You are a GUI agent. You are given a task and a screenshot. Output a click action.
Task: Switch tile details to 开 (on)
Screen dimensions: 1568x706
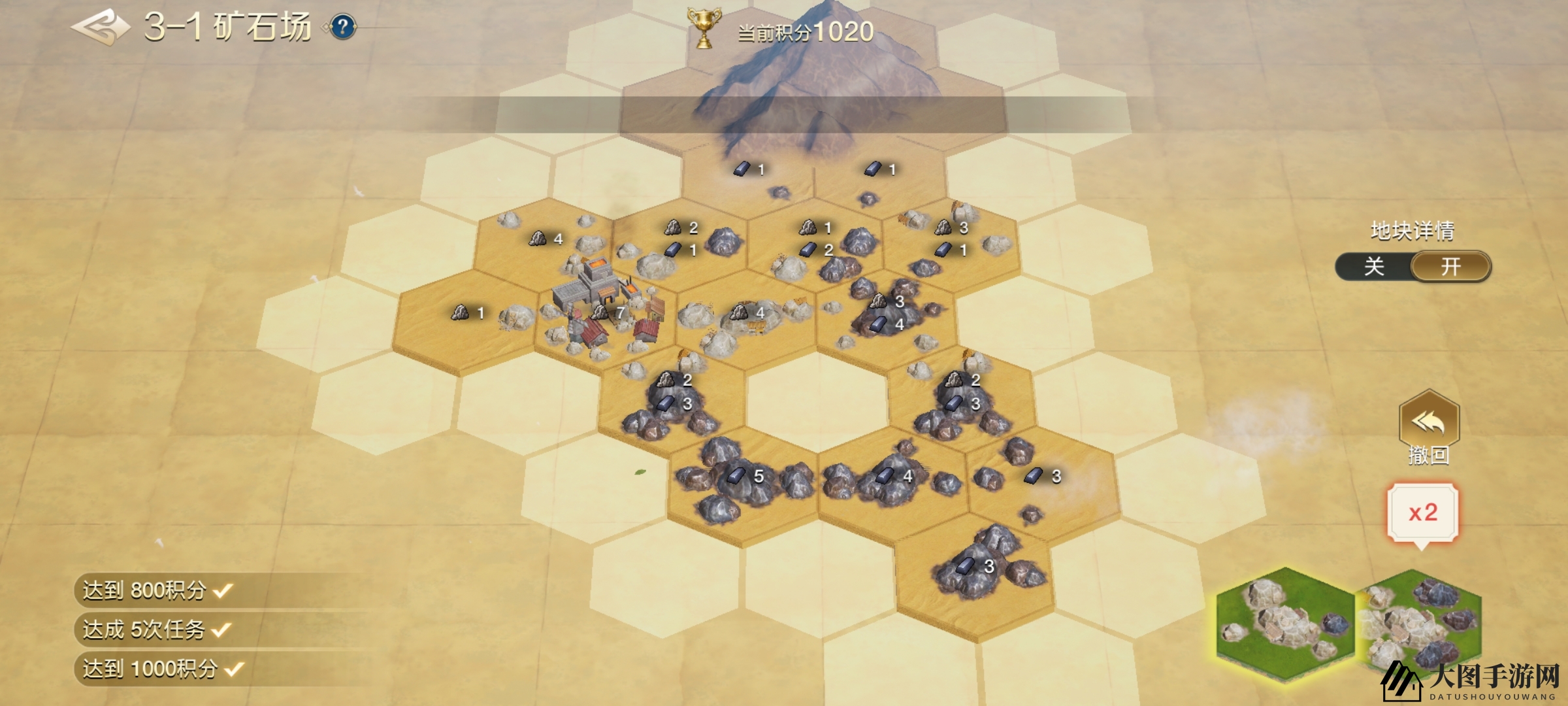click(x=1450, y=267)
